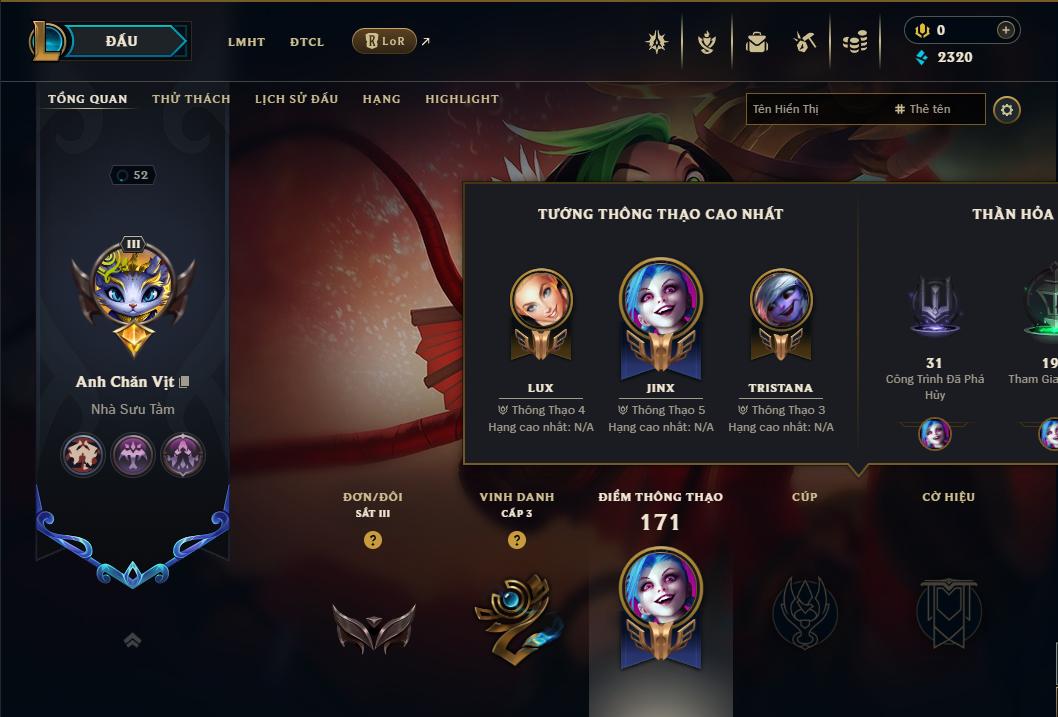Open the LỊCH SỬ ĐẤU tab

(x=296, y=99)
